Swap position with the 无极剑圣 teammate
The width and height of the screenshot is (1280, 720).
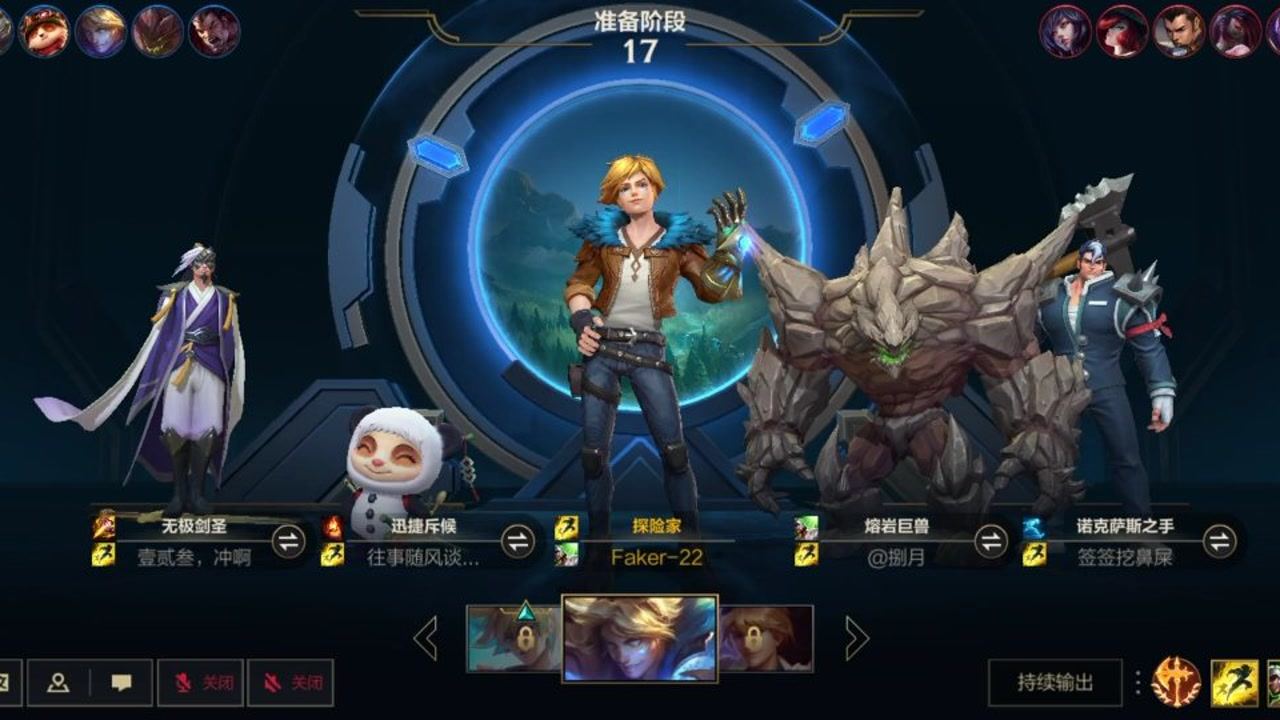pyautogui.click(x=288, y=542)
